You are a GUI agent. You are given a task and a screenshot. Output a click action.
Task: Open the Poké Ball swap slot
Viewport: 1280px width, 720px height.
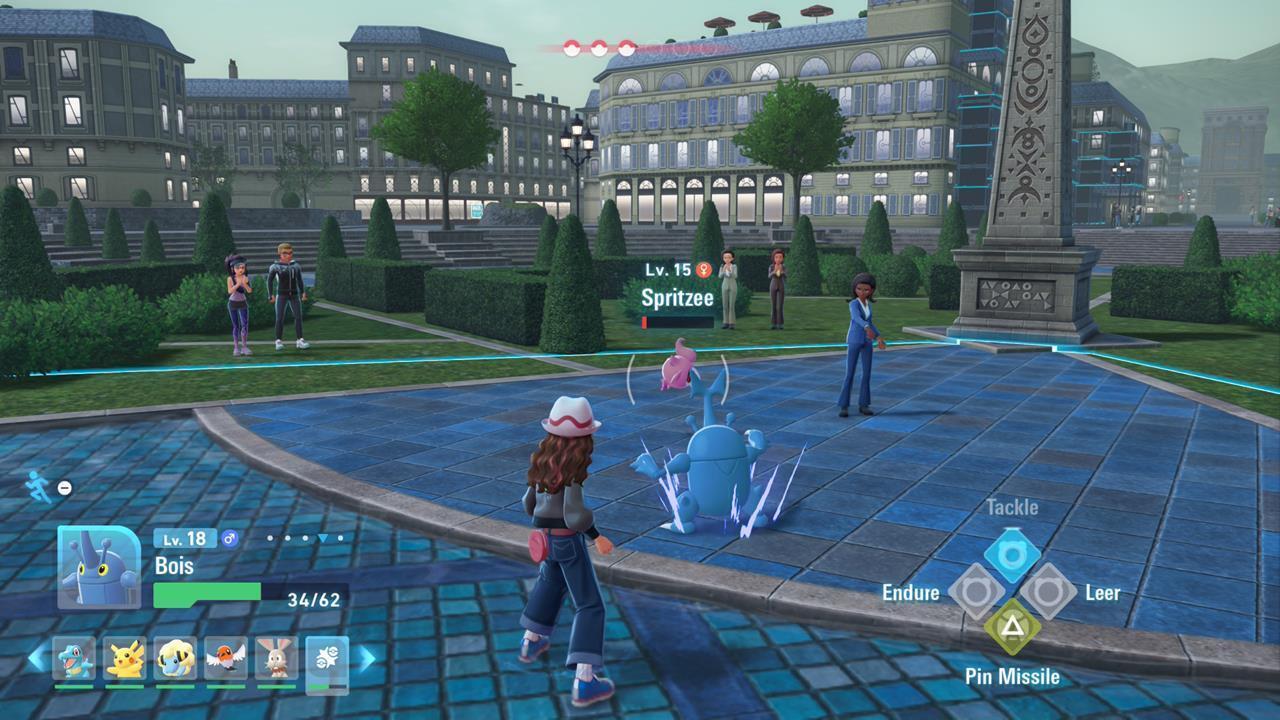pos(327,658)
